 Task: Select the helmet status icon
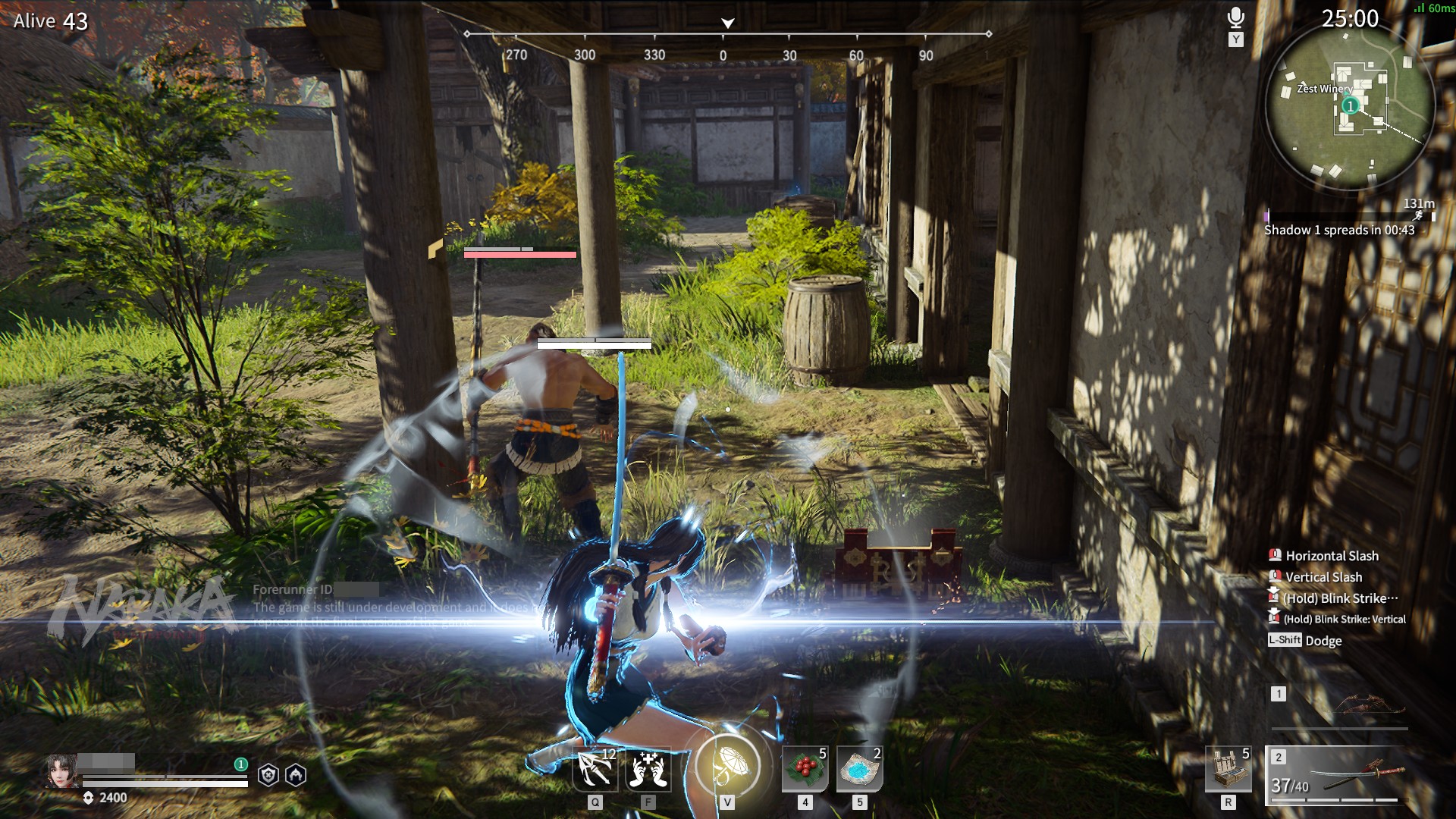point(296,775)
